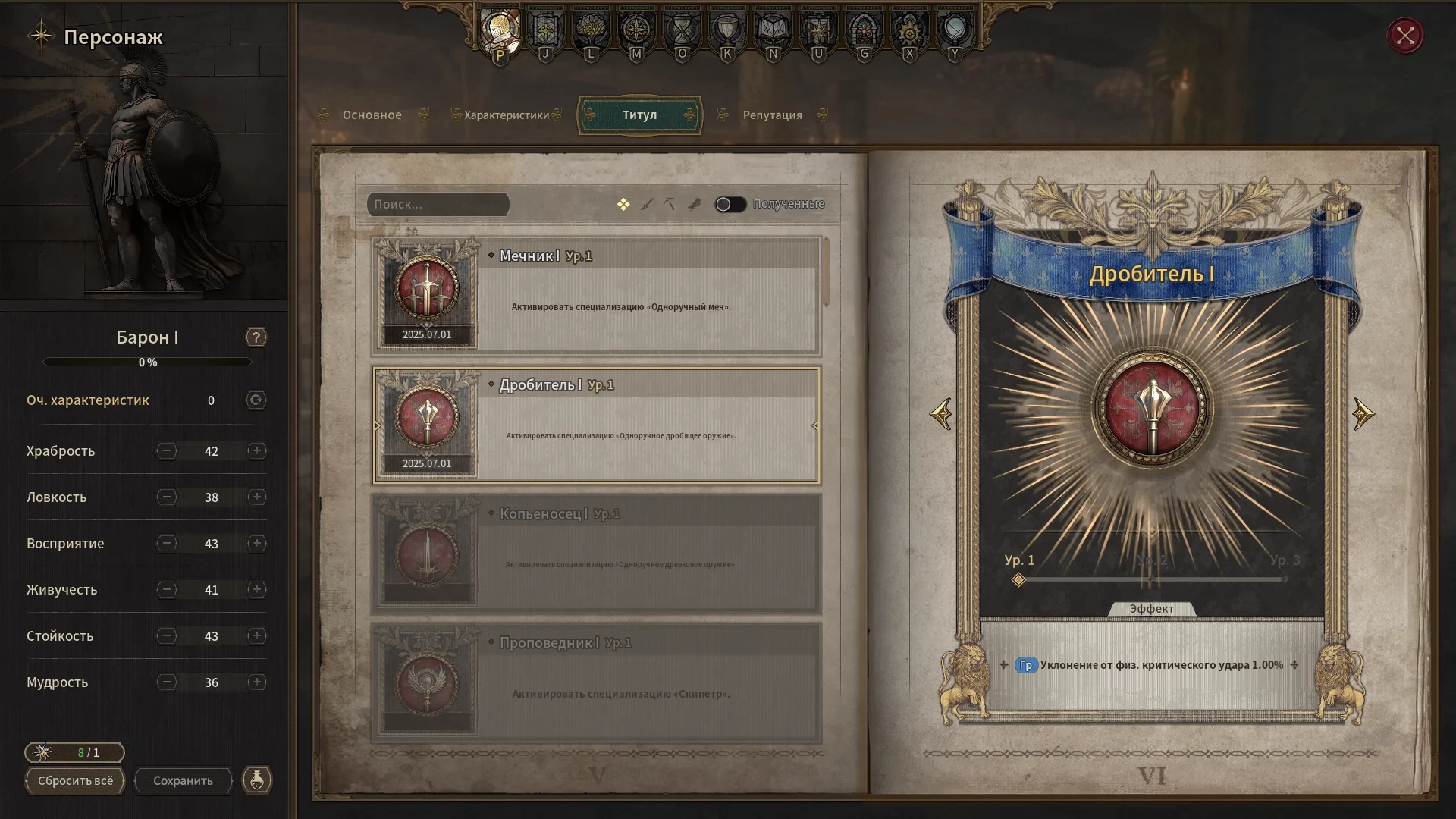Open the help question mark beside Барон I

256,337
